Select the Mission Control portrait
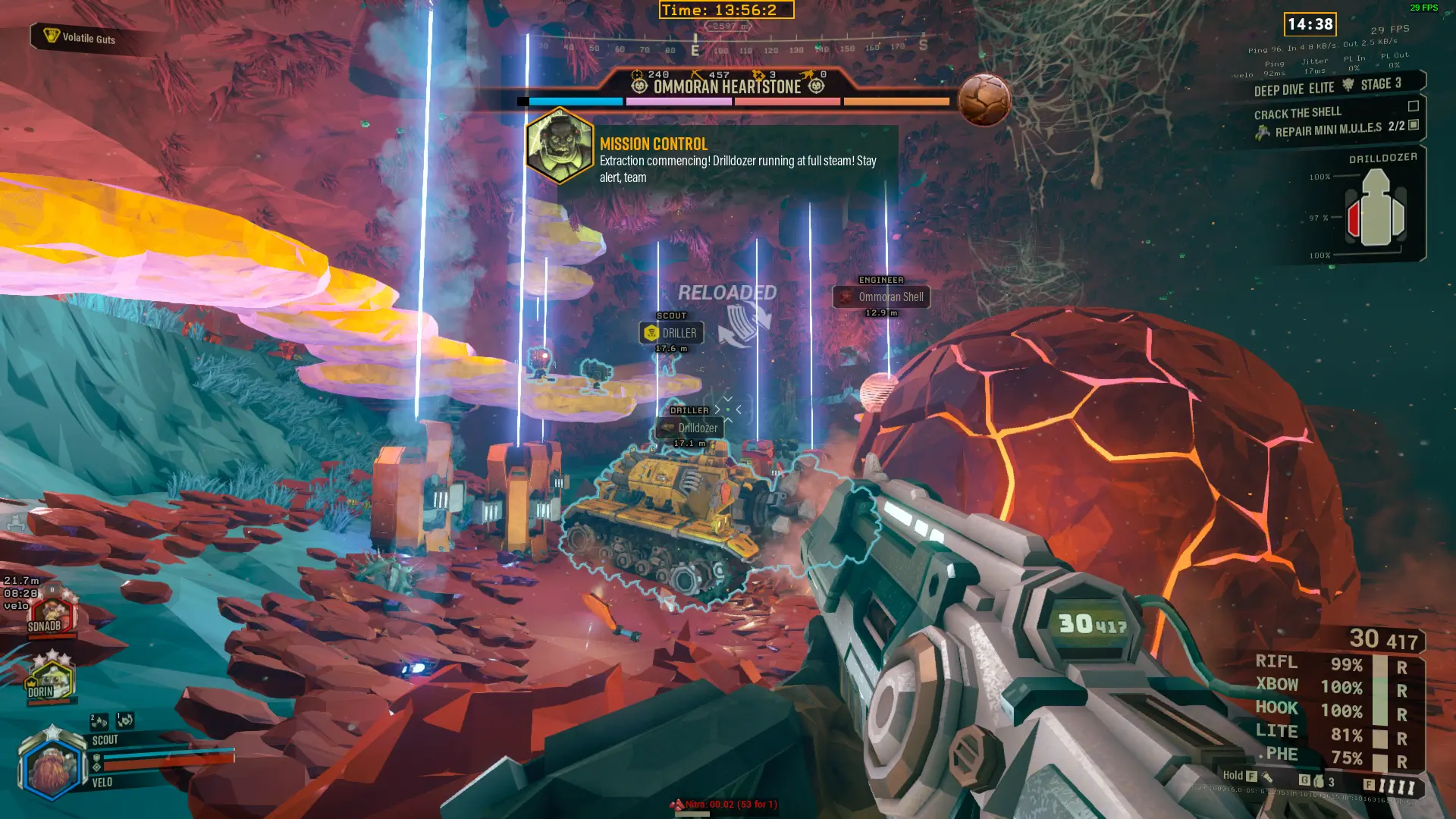 tap(560, 146)
